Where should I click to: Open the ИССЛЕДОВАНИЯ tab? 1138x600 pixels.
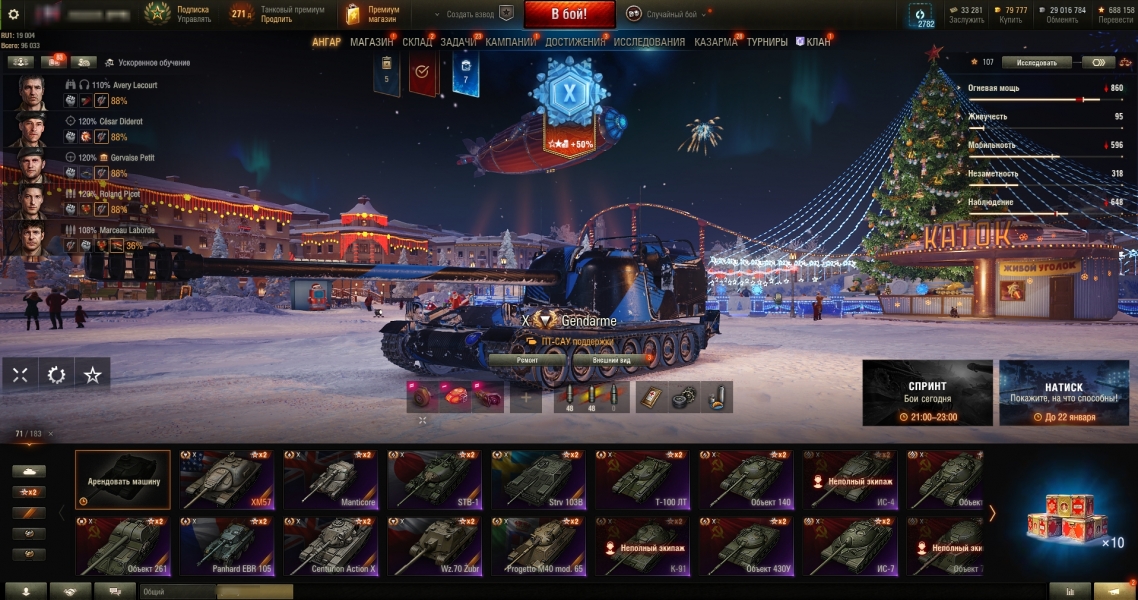click(x=649, y=42)
